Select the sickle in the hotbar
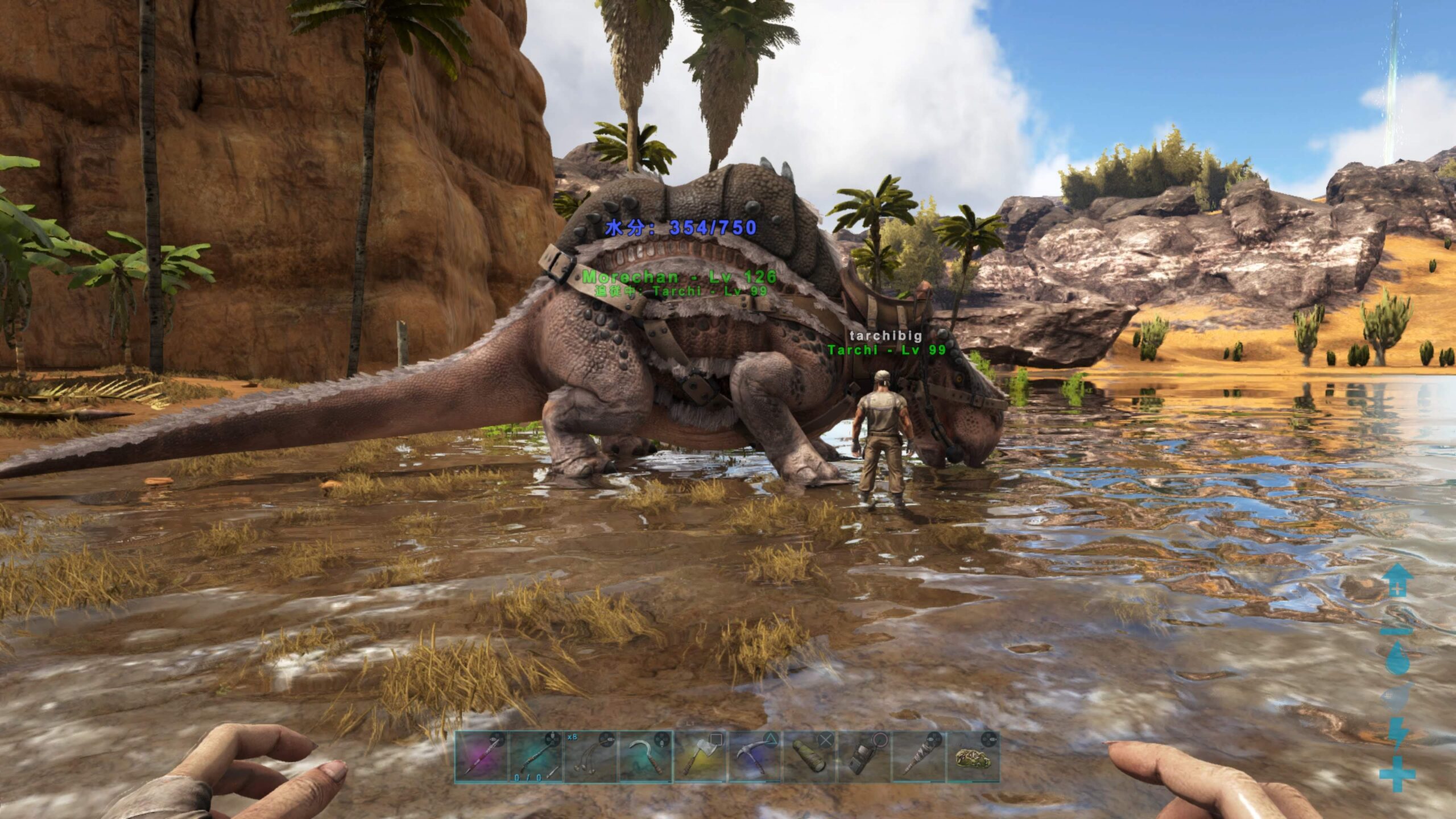Screen dimensions: 1456x819 645,756
